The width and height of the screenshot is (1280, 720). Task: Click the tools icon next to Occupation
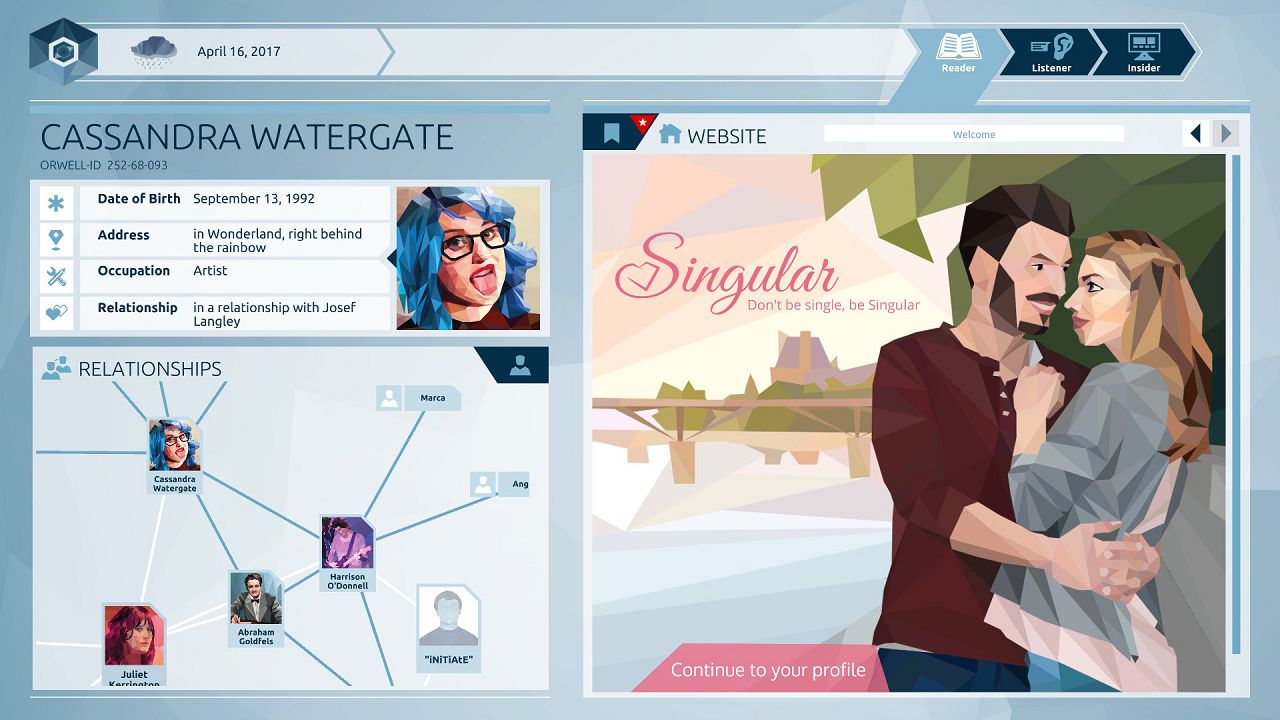point(57,276)
